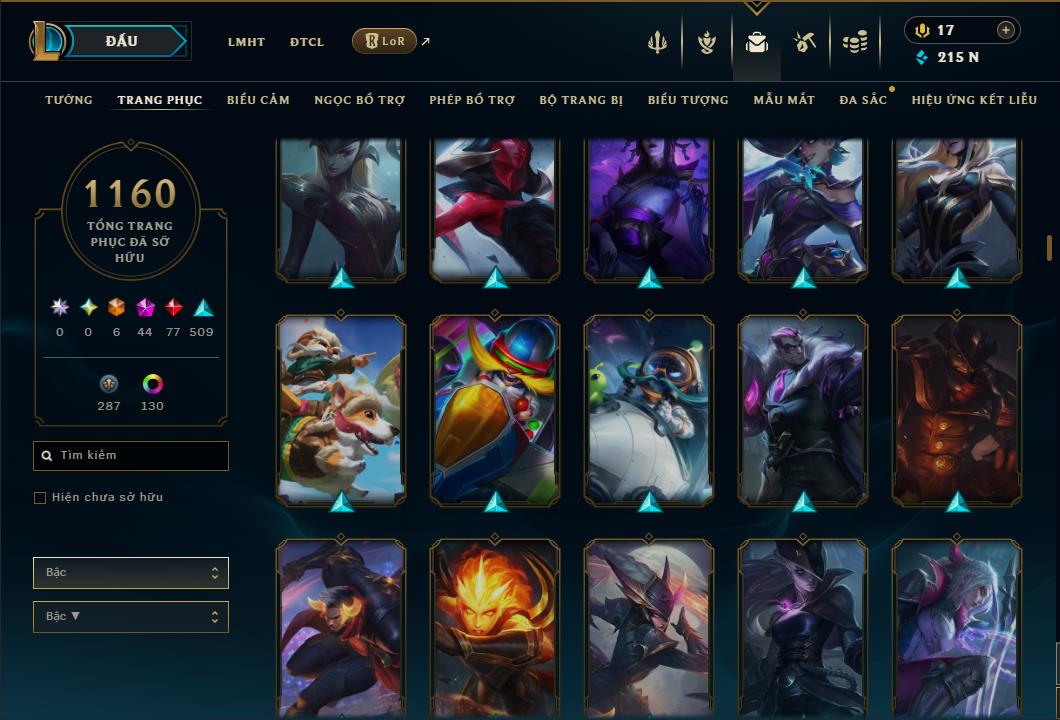Open the ĐA SẮC chromas tab
Viewport: 1060px width, 720px height.
coord(863,100)
